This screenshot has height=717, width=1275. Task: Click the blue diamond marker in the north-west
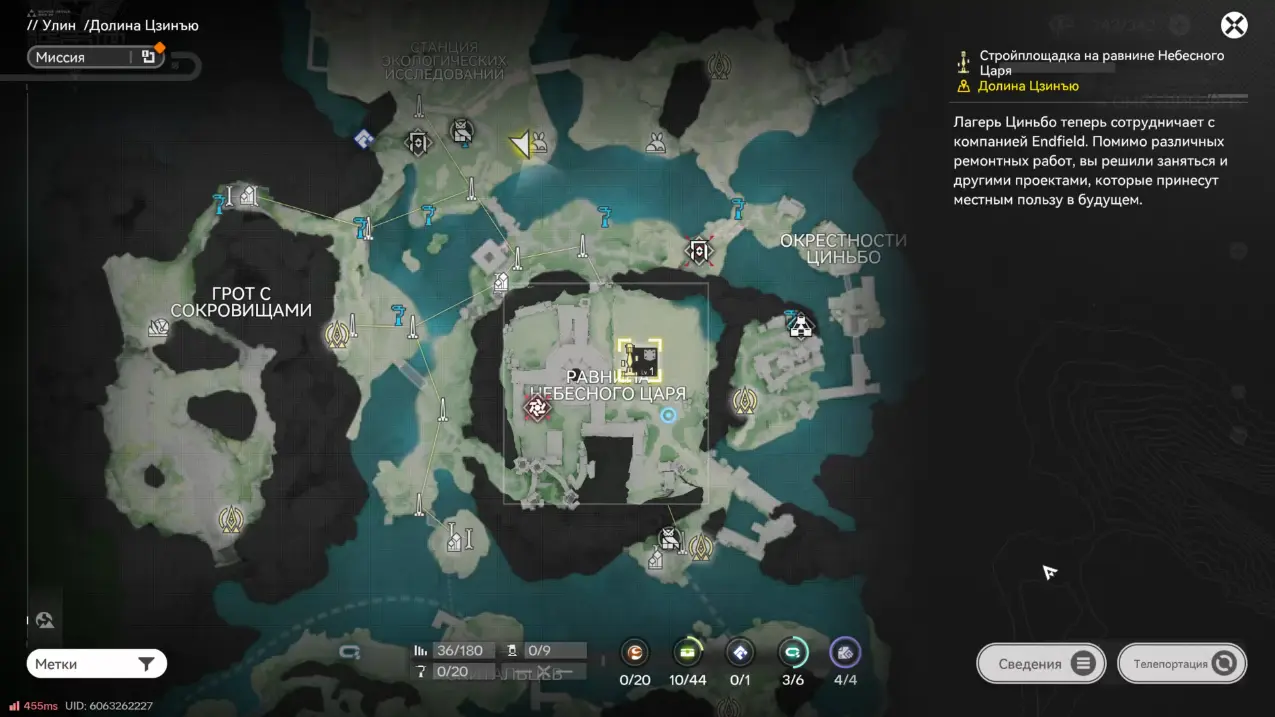pos(364,139)
